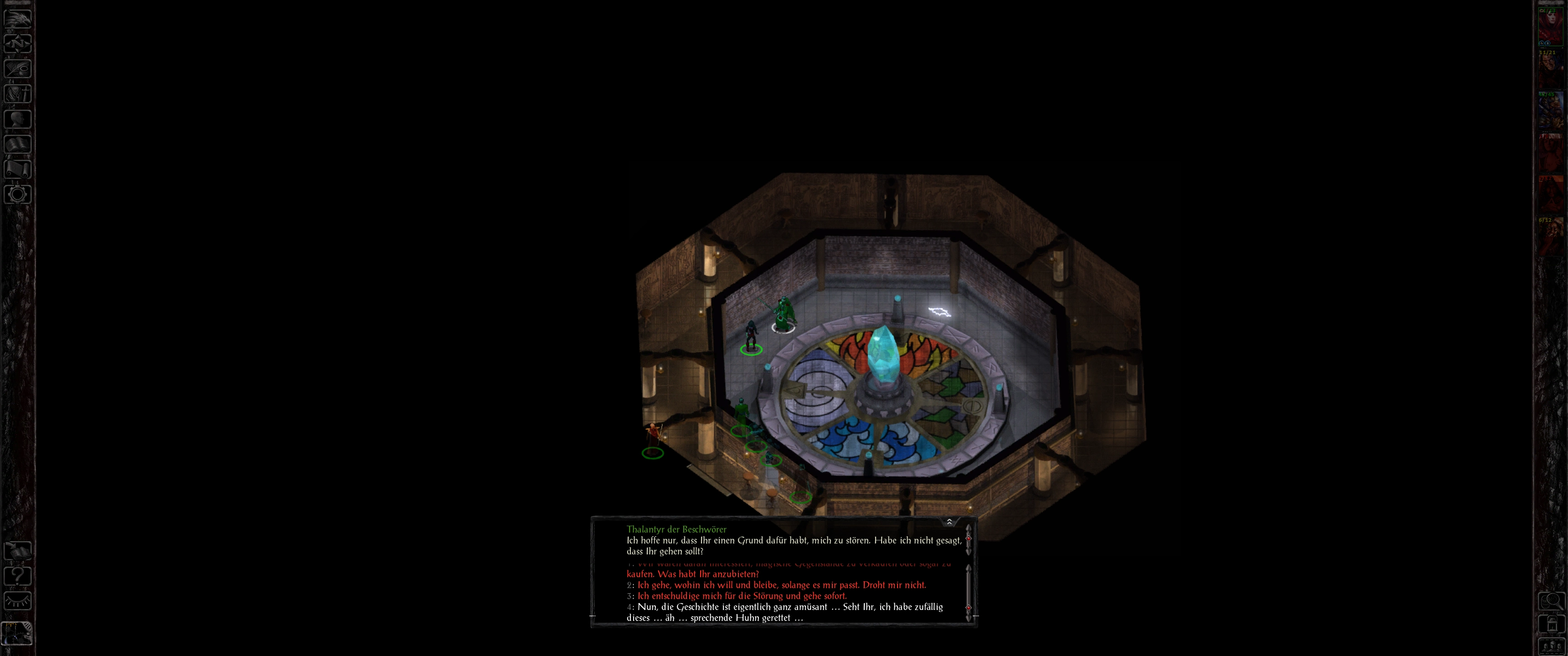
Task: Open the area map with the compass icon
Action: [18, 43]
